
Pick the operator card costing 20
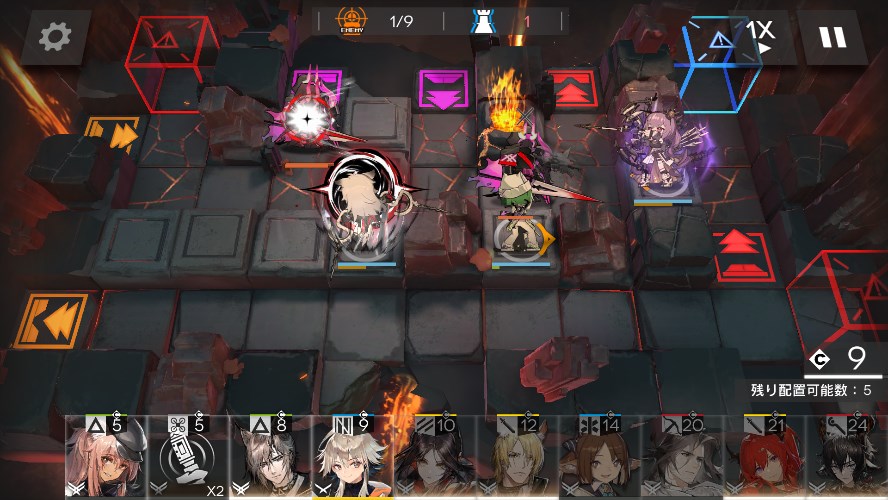(679, 458)
